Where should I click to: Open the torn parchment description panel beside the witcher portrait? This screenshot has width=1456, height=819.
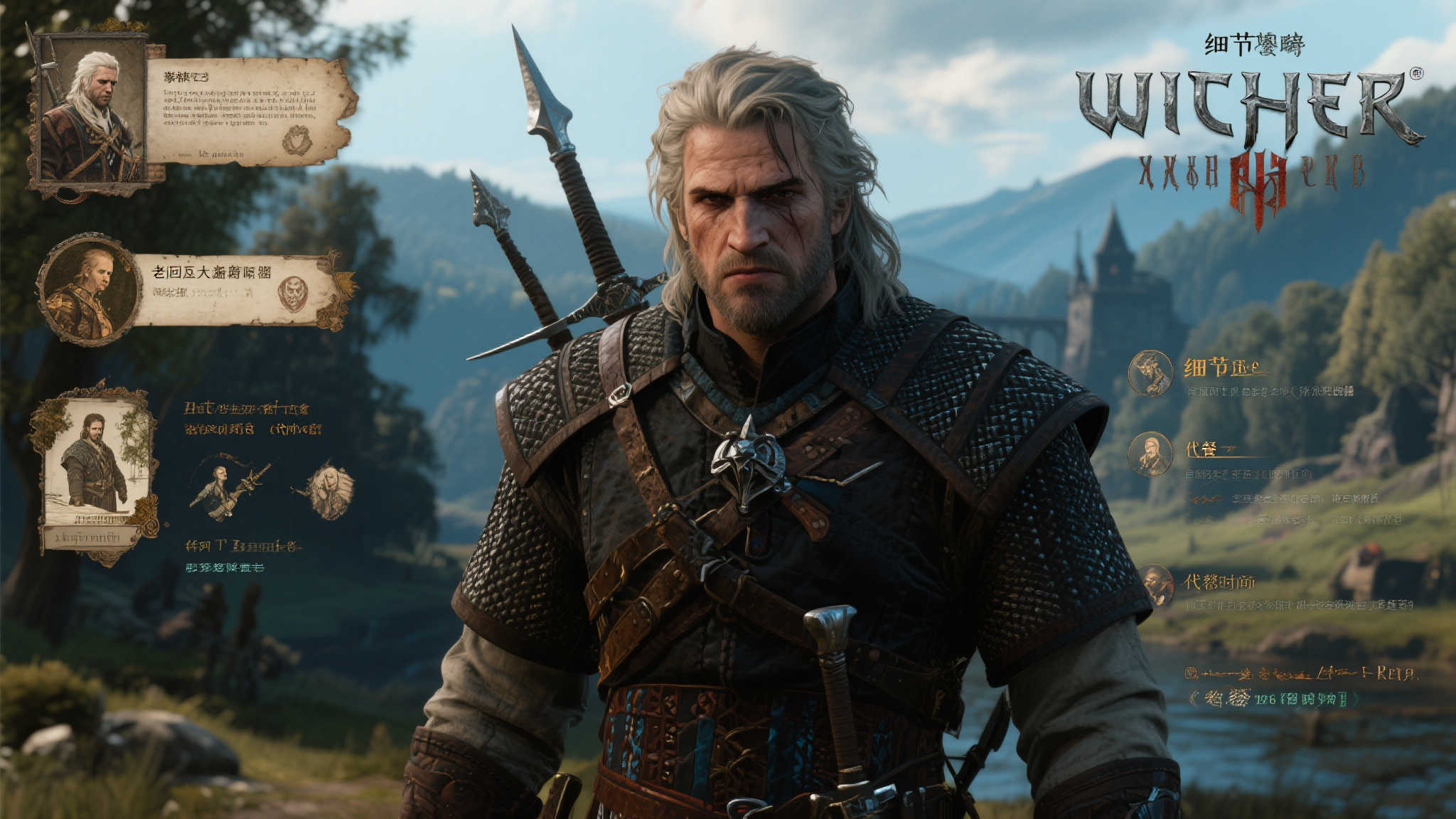pos(249,112)
